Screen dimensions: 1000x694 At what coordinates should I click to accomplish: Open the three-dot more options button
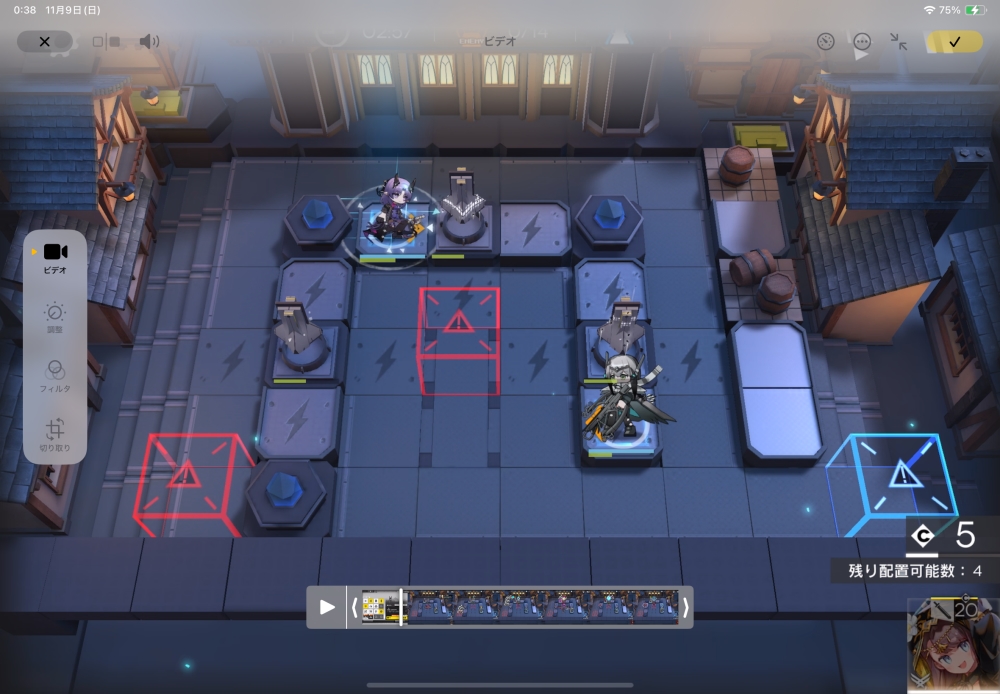[x=862, y=41]
